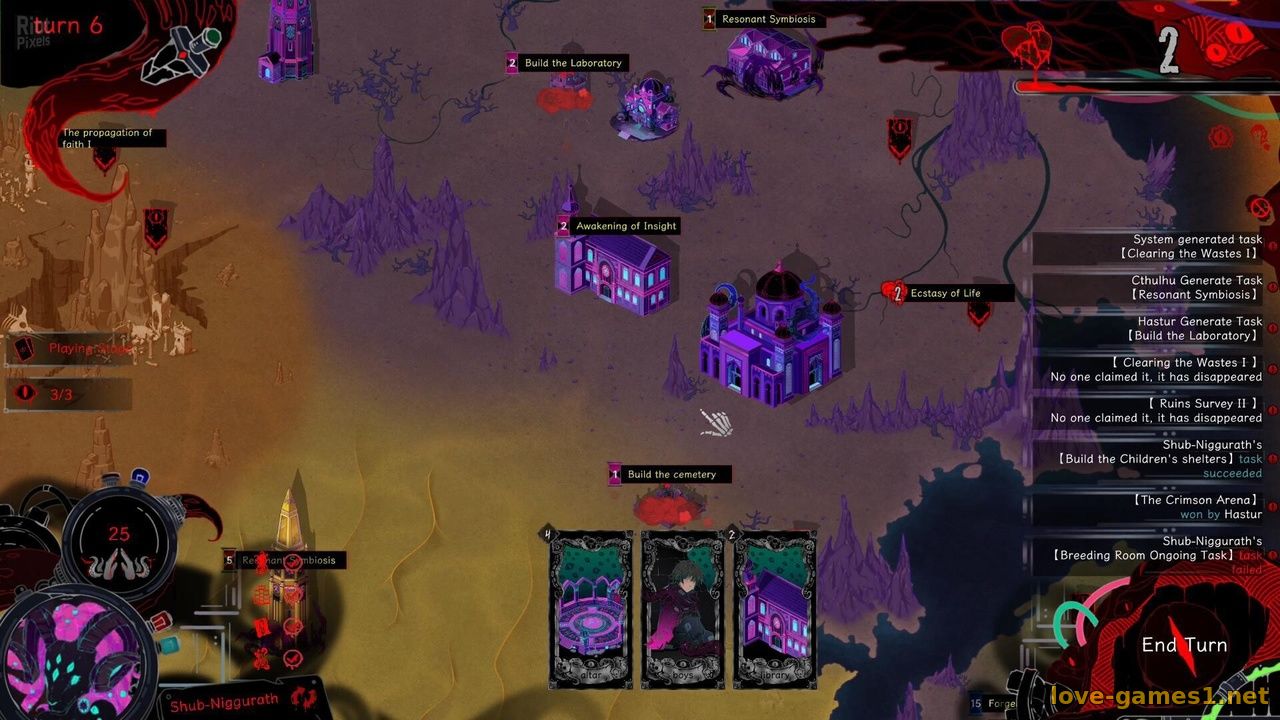Select the top Resonant Symbiosis task label

point(768,19)
